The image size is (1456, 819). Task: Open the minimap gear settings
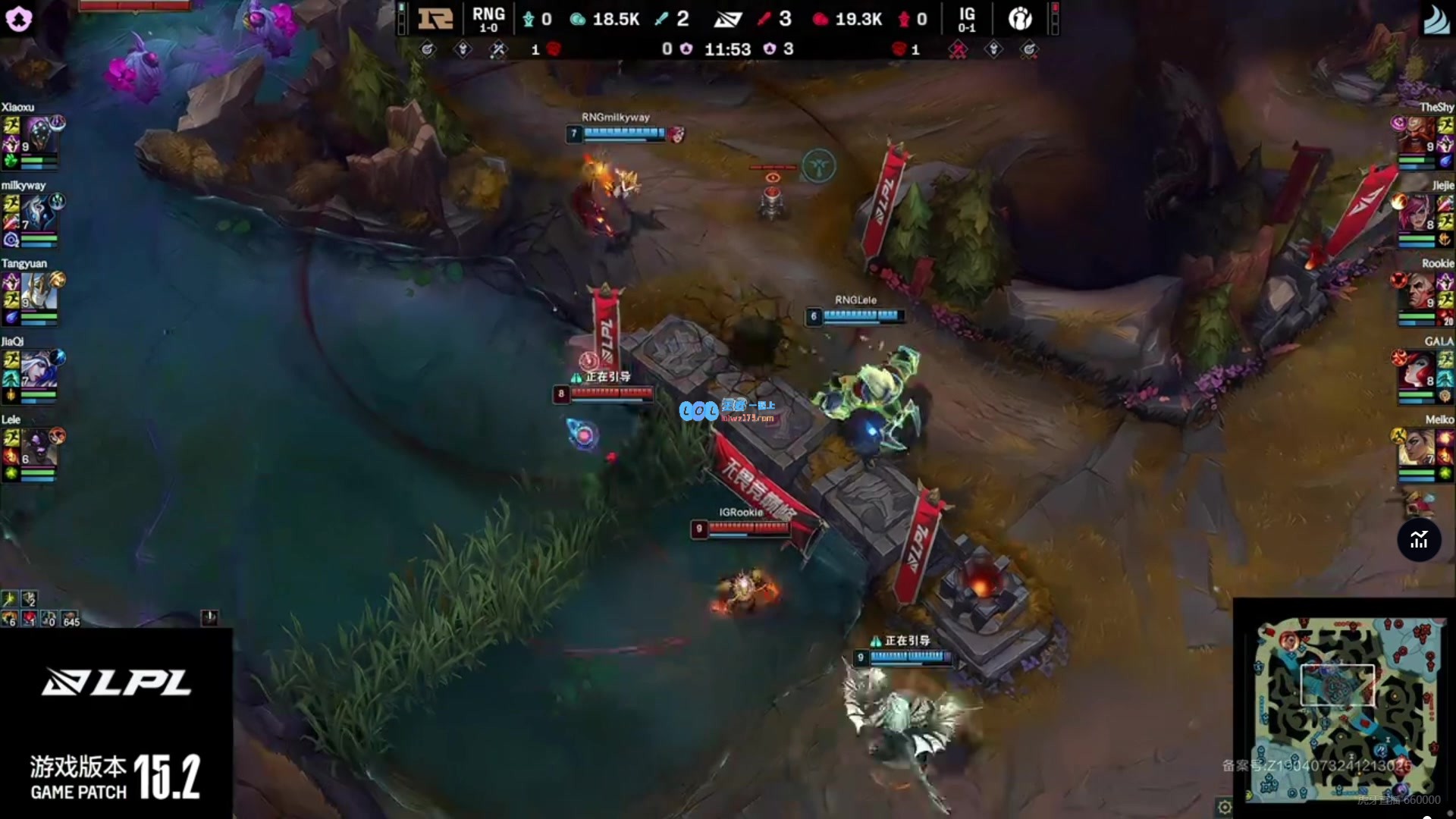pos(1223,807)
